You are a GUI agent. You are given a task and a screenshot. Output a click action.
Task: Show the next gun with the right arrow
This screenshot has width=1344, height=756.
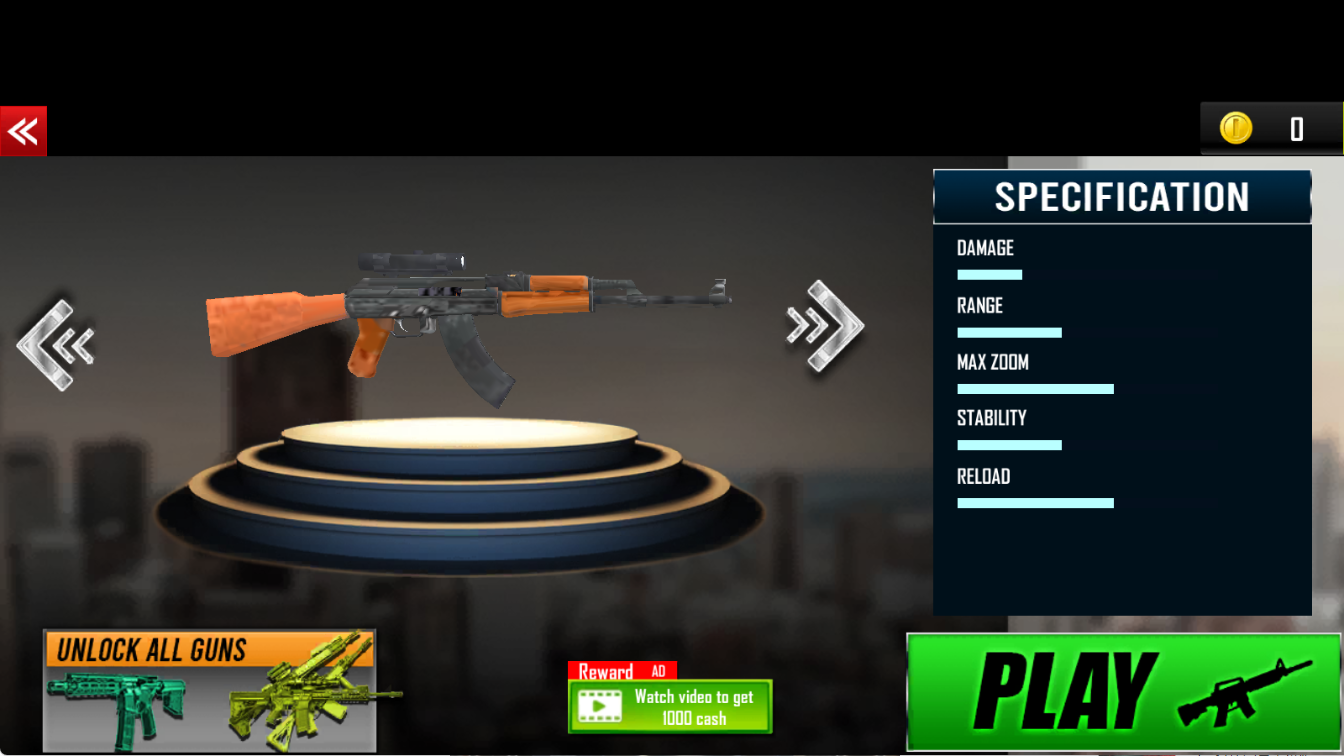coord(825,326)
